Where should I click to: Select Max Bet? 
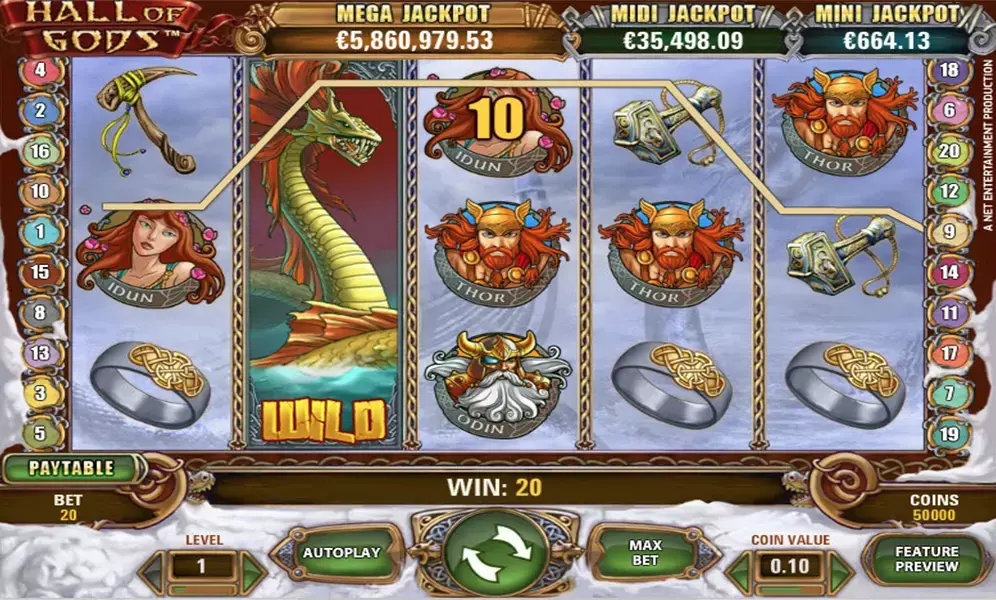click(645, 552)
